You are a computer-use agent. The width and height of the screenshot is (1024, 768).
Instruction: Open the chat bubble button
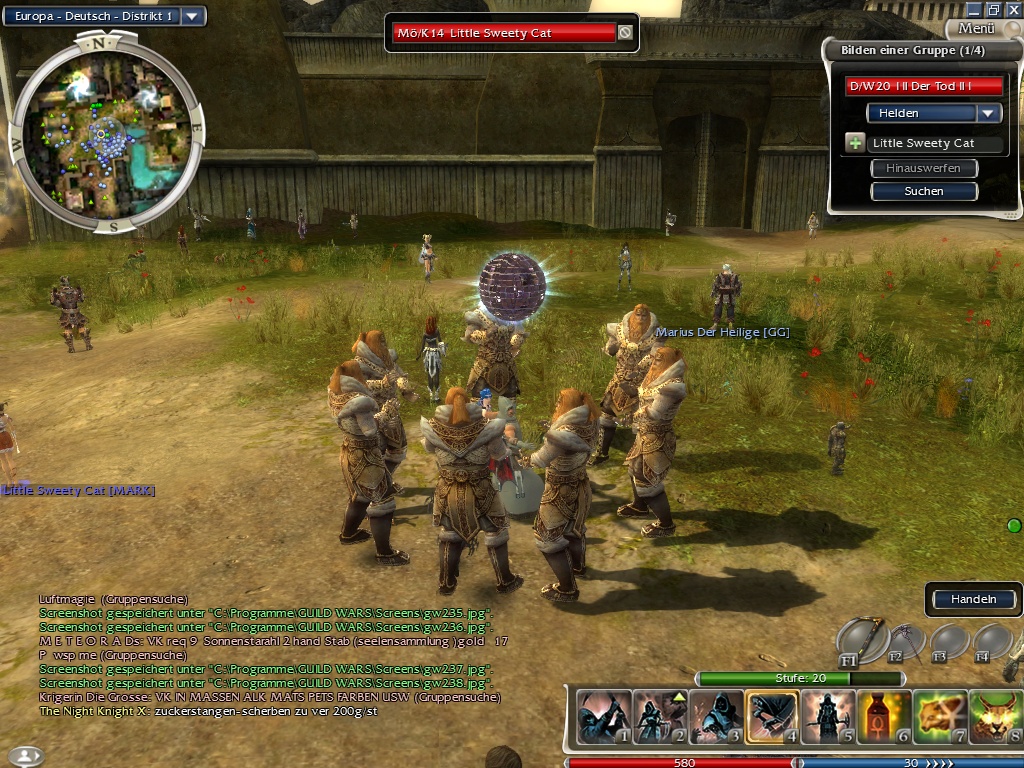pos(25,755)
